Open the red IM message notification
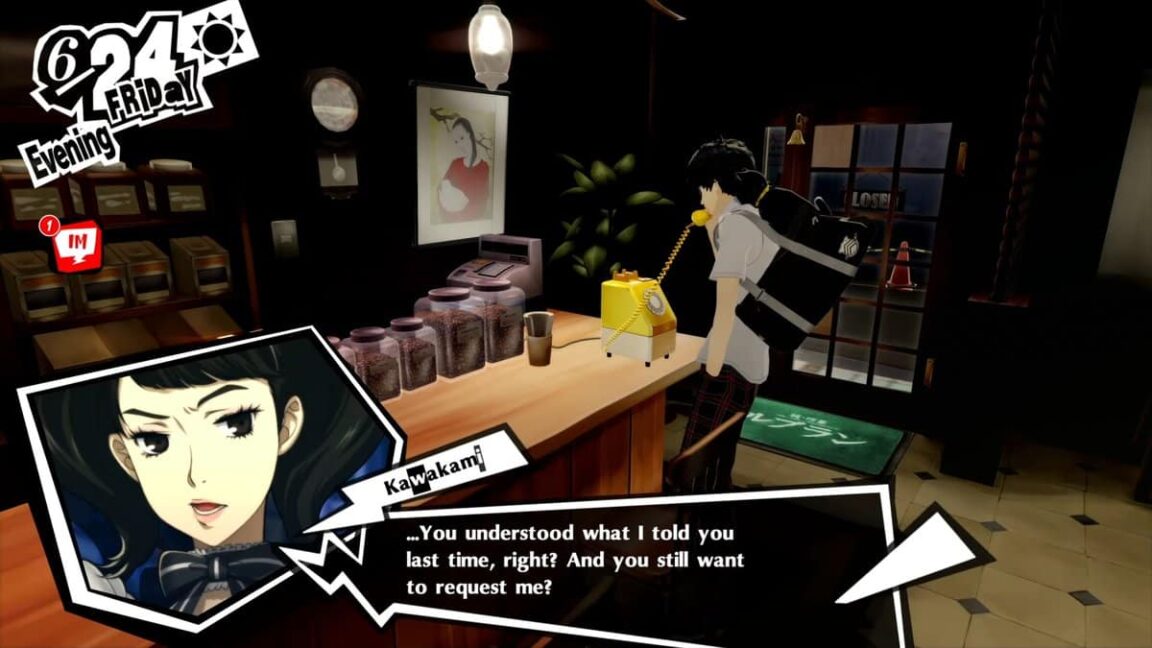1152x648 pixels. pyautogui.click(x=76, y=244)
